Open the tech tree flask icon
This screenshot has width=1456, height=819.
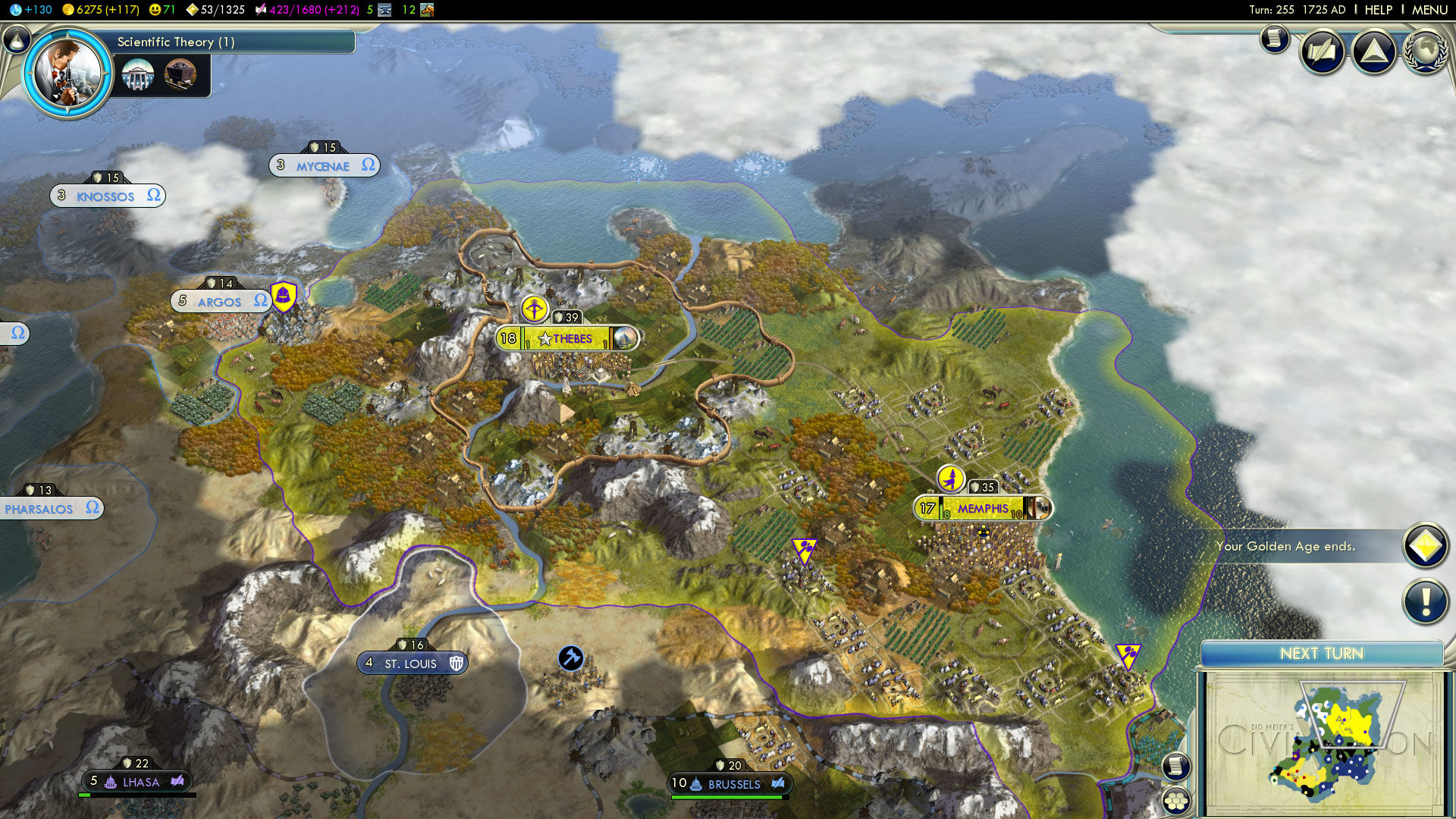[16, 39]
